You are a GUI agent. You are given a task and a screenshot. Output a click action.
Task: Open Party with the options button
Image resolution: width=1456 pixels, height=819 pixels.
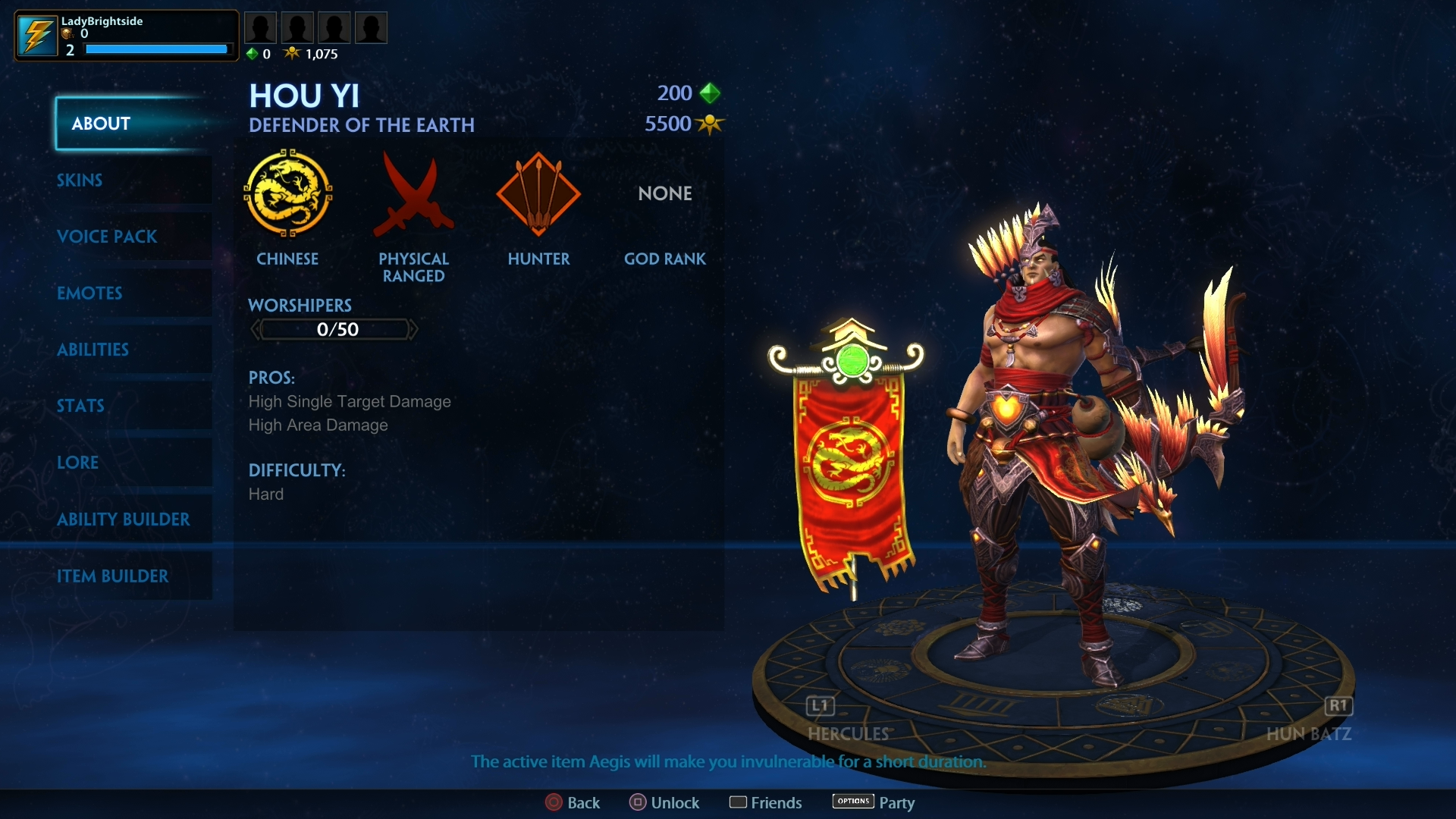click(x=852, y=802)
